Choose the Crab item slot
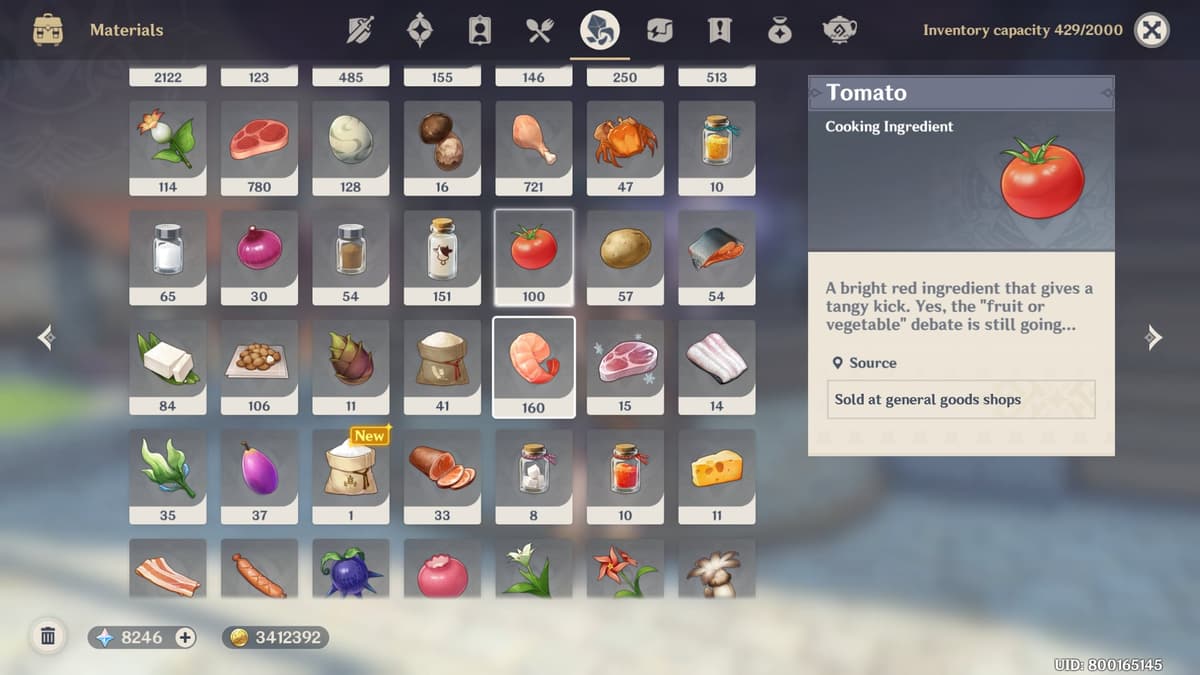The image size is (1200, 675). coord(625,147)
